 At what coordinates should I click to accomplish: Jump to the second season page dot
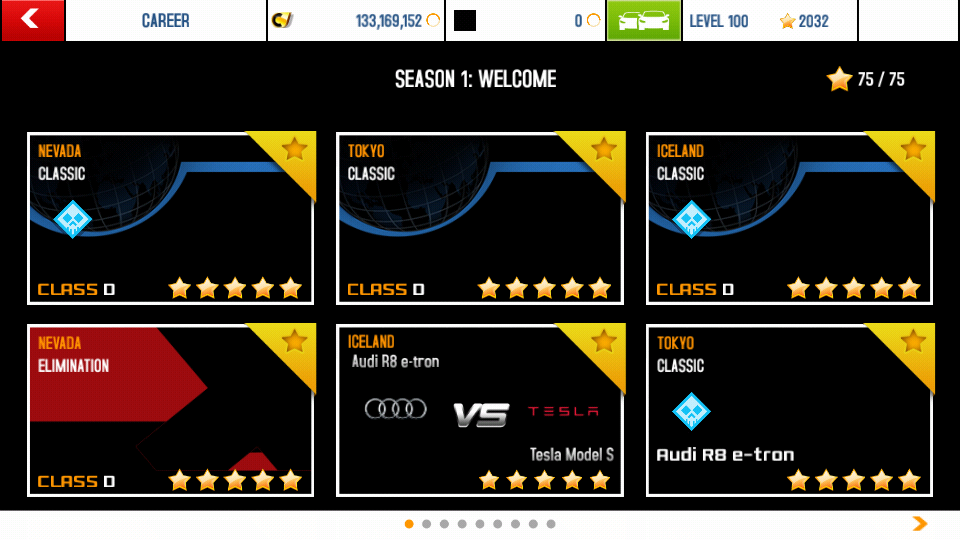tap(427, 524)
